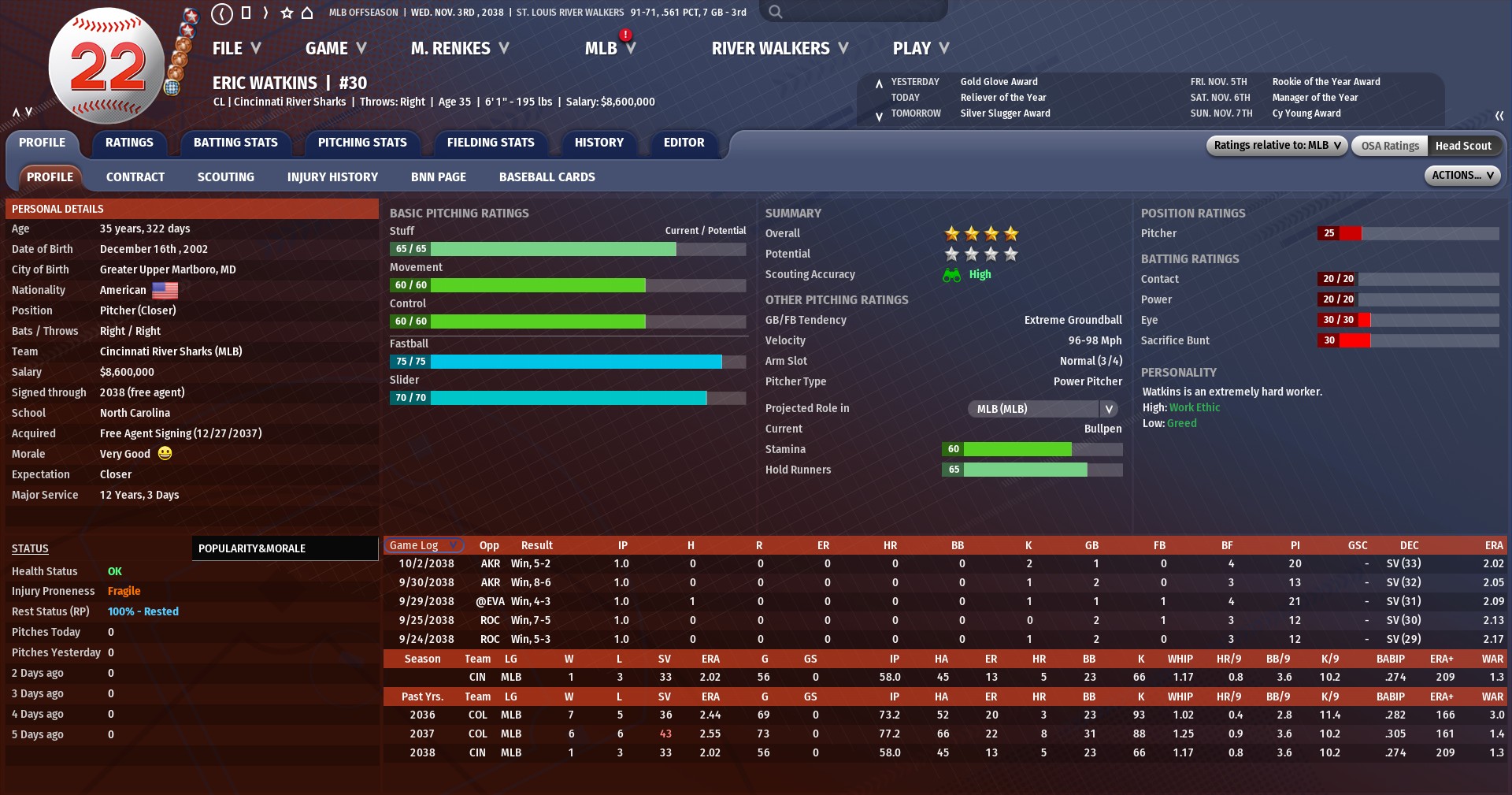Click the home icon in top bar

[307, 13]
